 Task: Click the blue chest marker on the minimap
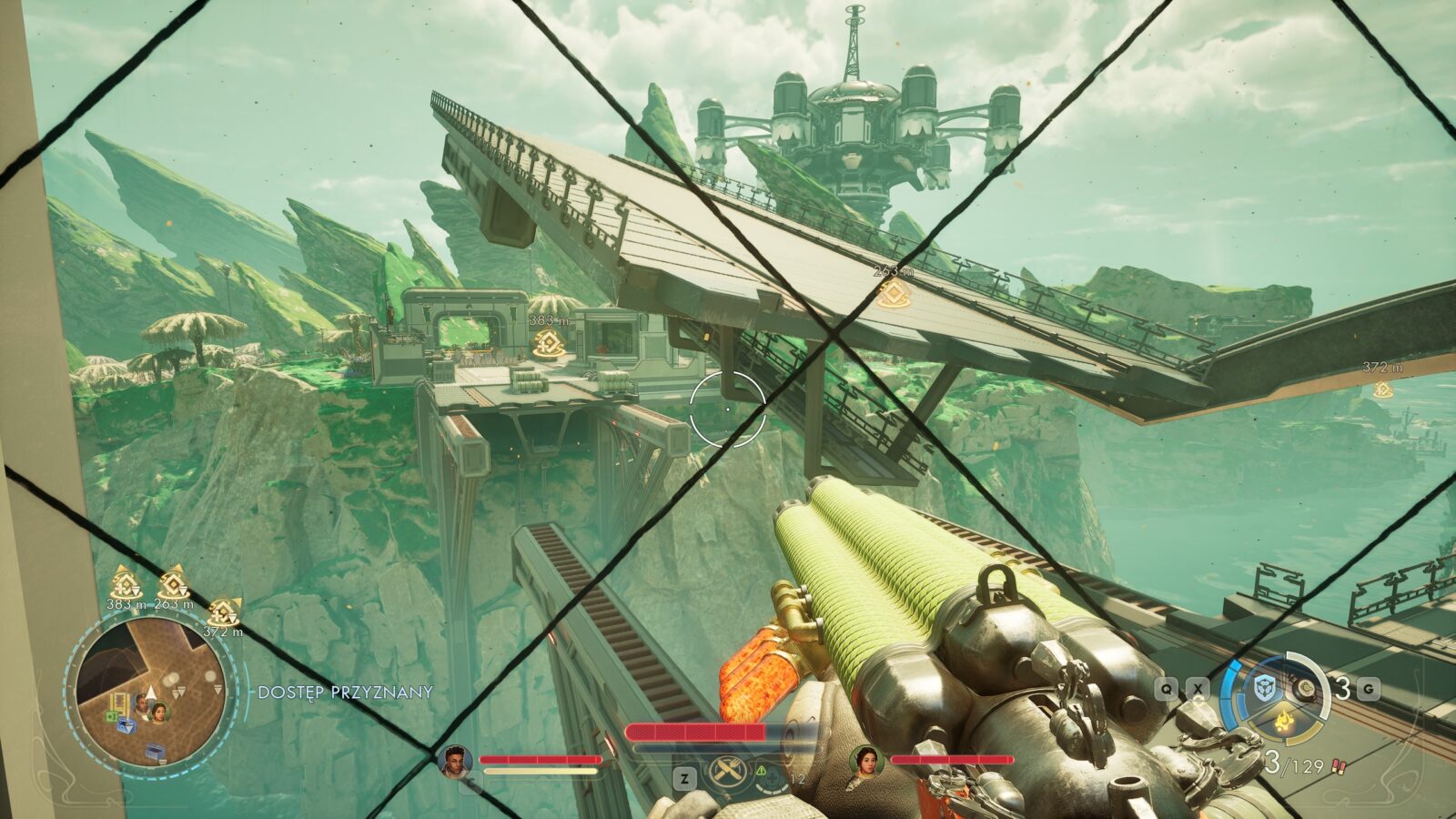(126, 725)
